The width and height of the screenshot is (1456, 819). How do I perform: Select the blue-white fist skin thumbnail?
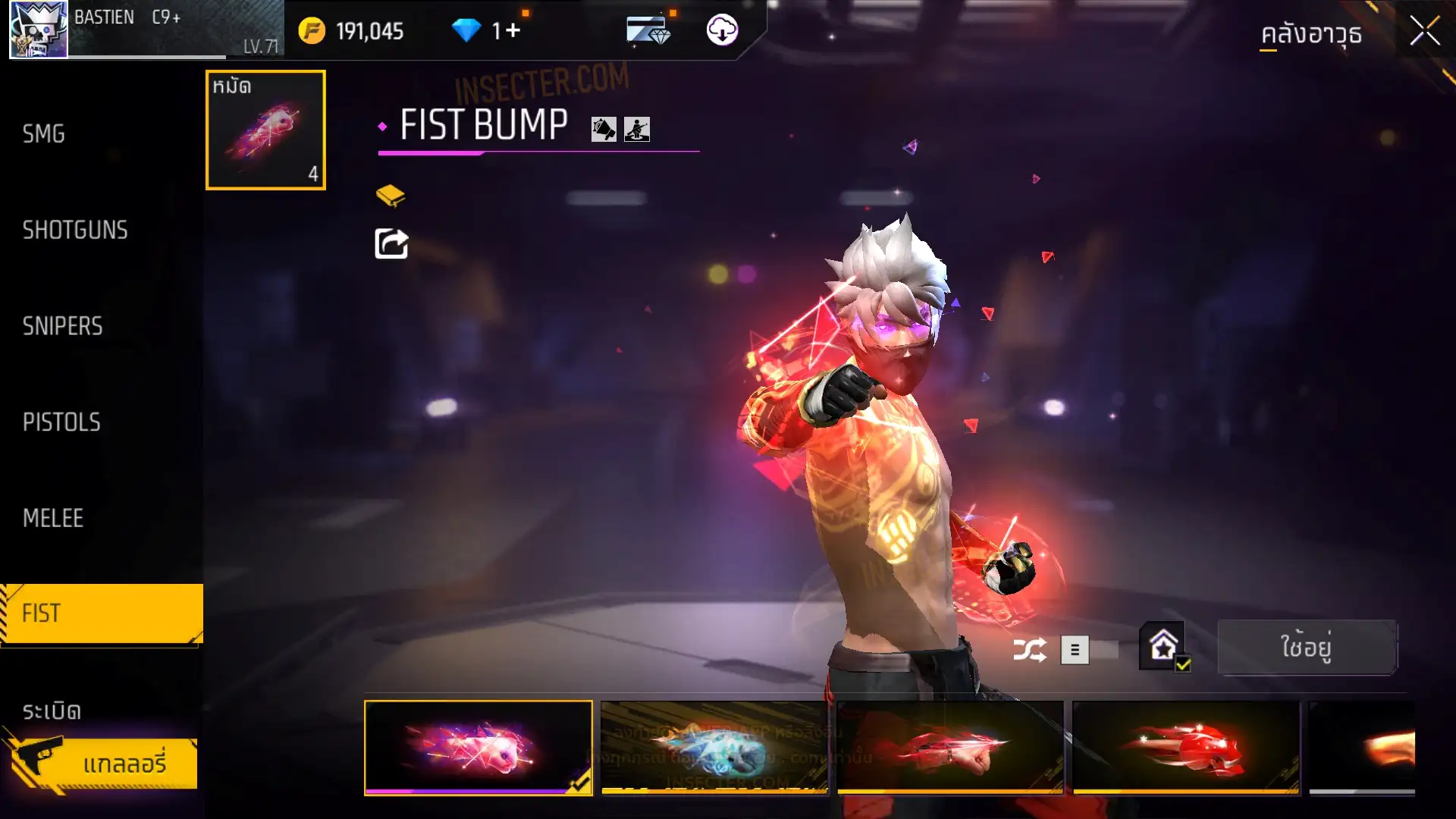[714, 747]
